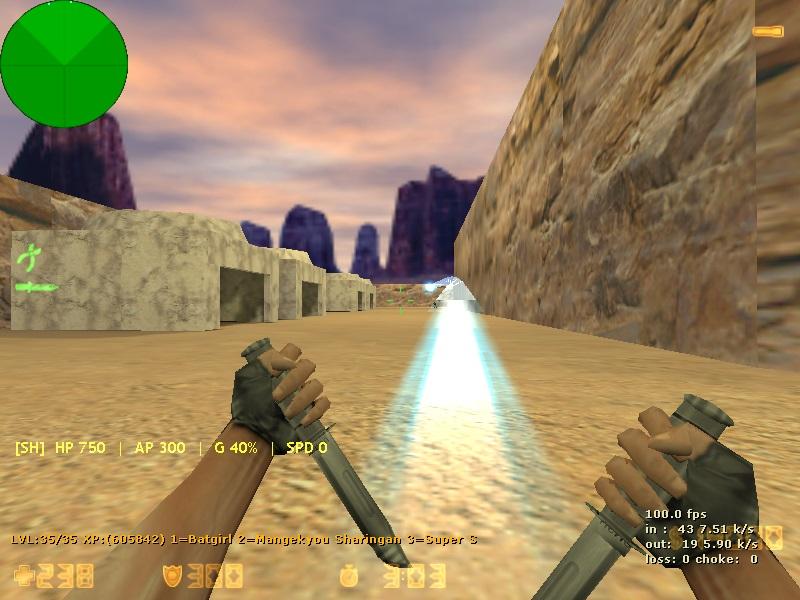Choose the green knife icon

tap(36, 288)
